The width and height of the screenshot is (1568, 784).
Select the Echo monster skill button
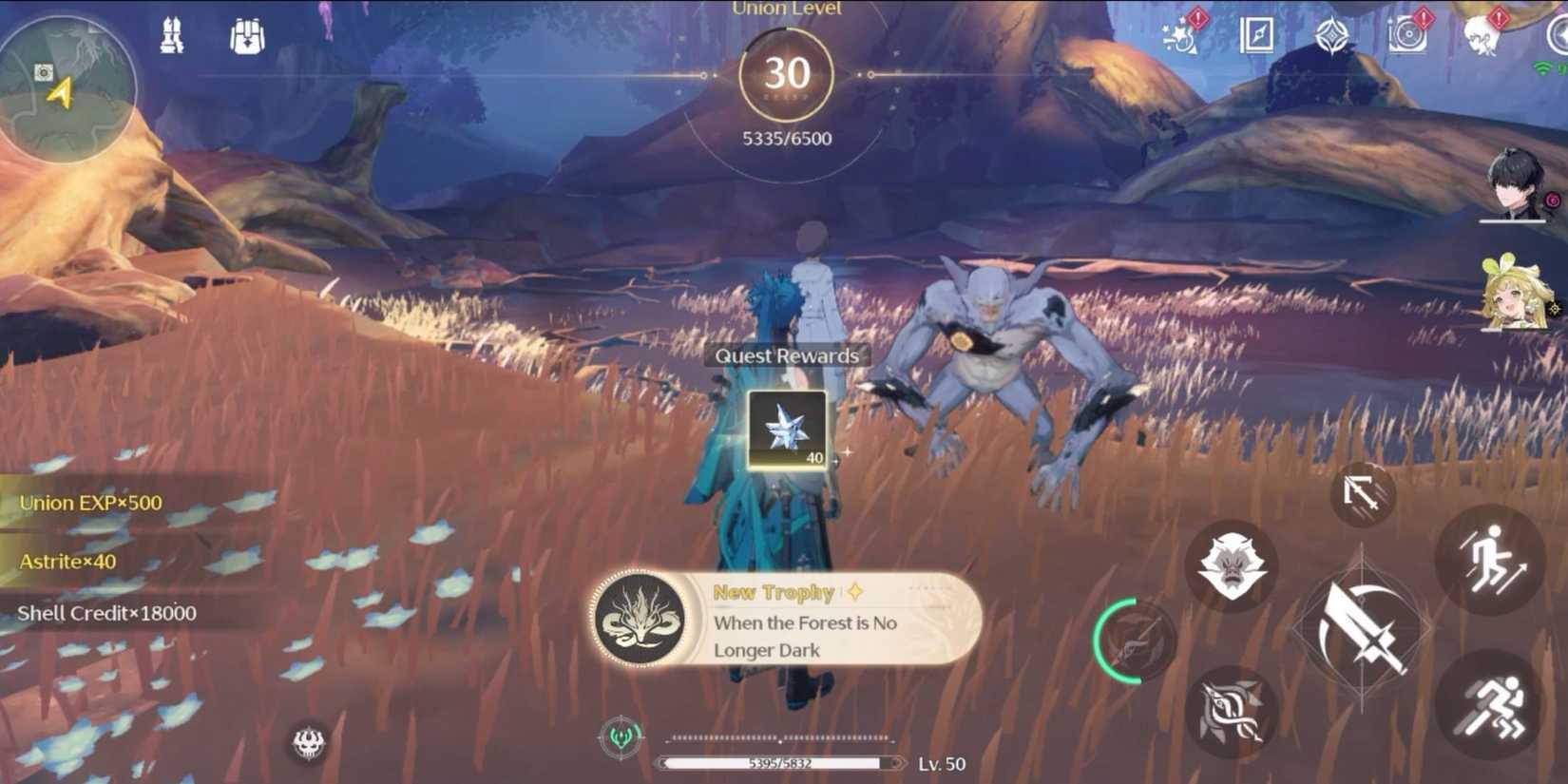pos(1231,568)
